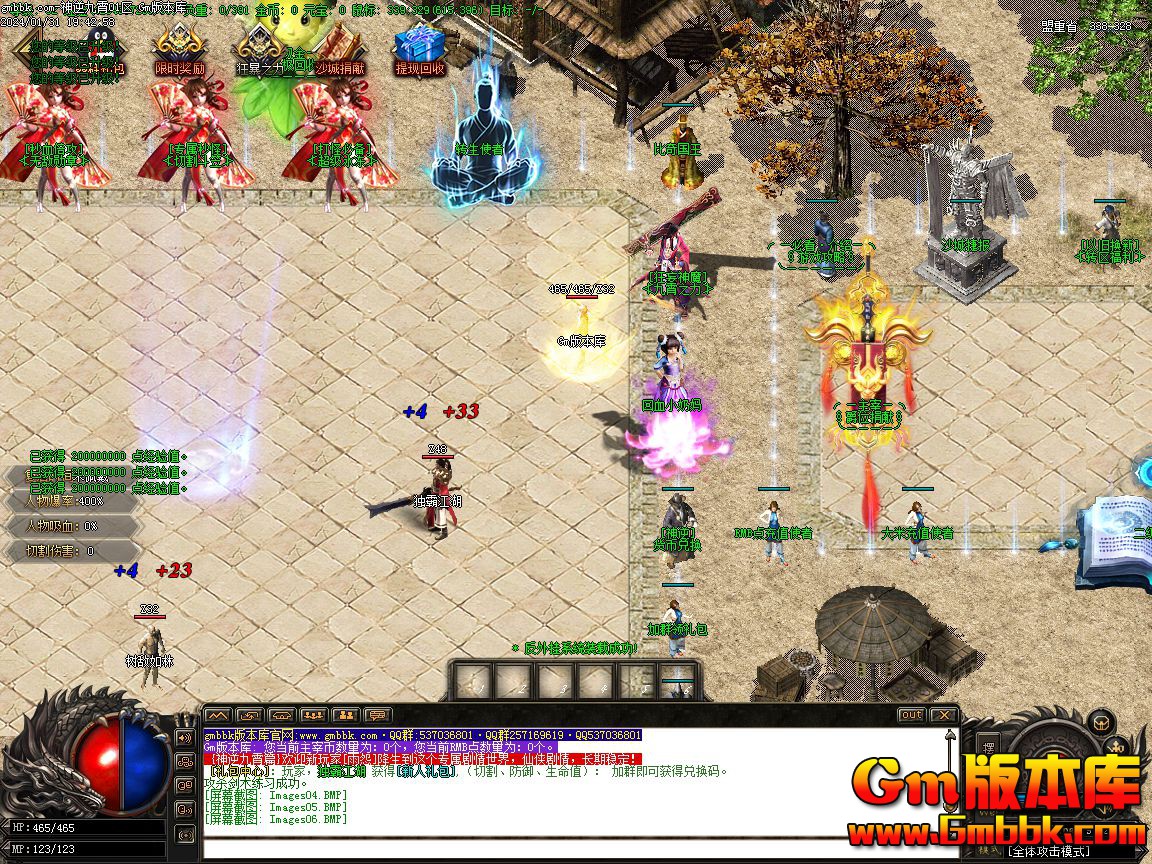
Task: Click the clover knot button beside chat
Action: (185, 762)
